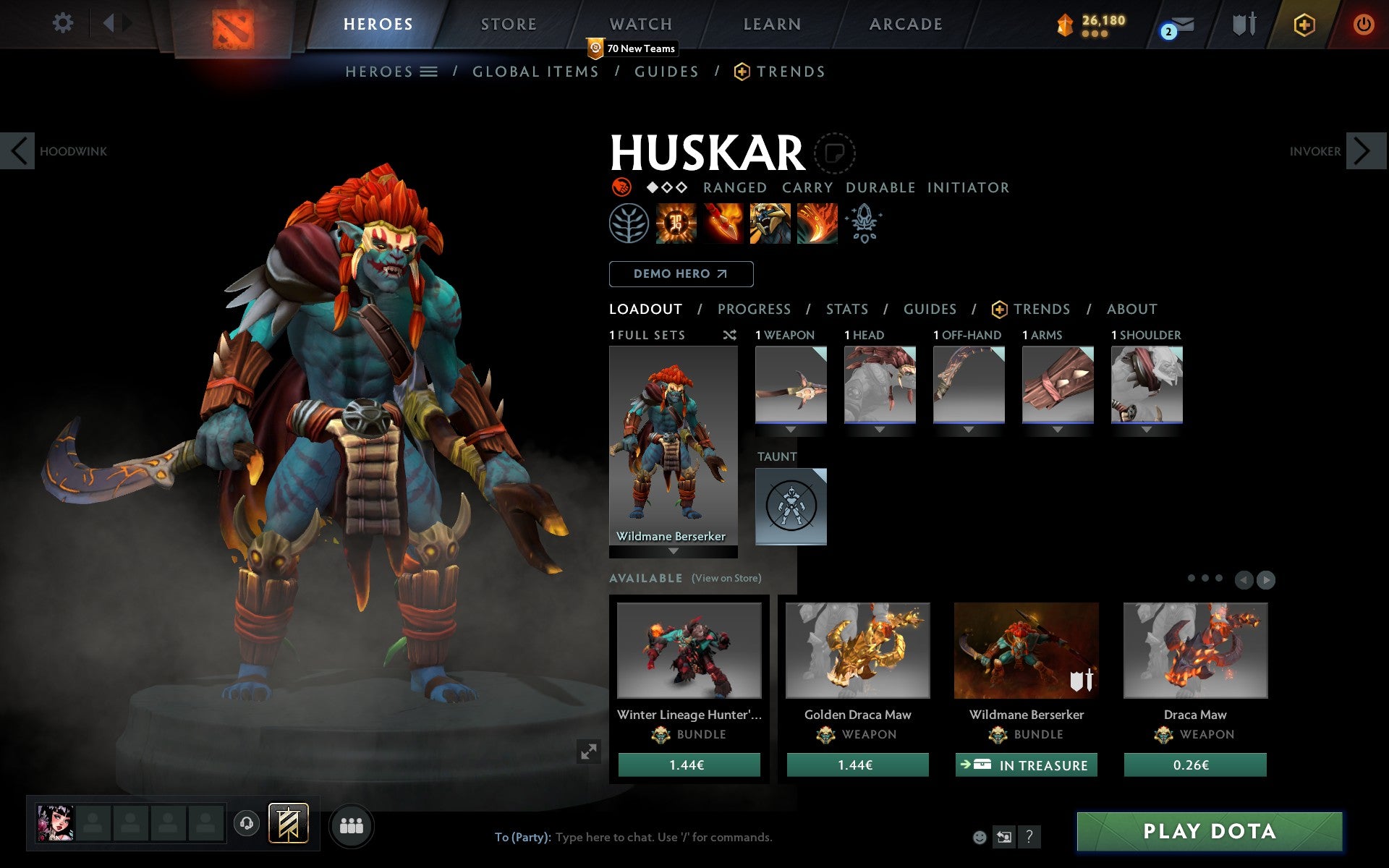Click the voice chat headset icon

coord(247,824)
